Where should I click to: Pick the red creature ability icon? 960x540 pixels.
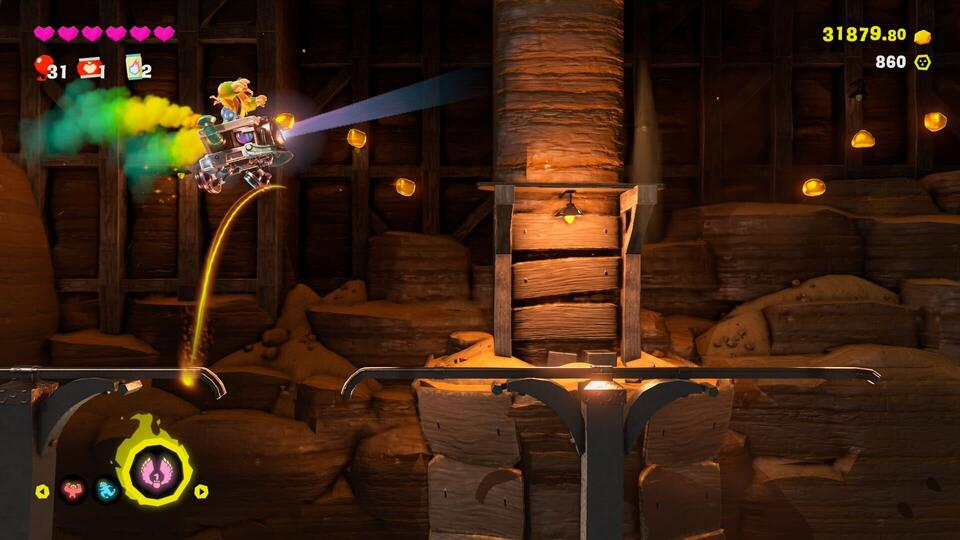click(x=72, y=490)
